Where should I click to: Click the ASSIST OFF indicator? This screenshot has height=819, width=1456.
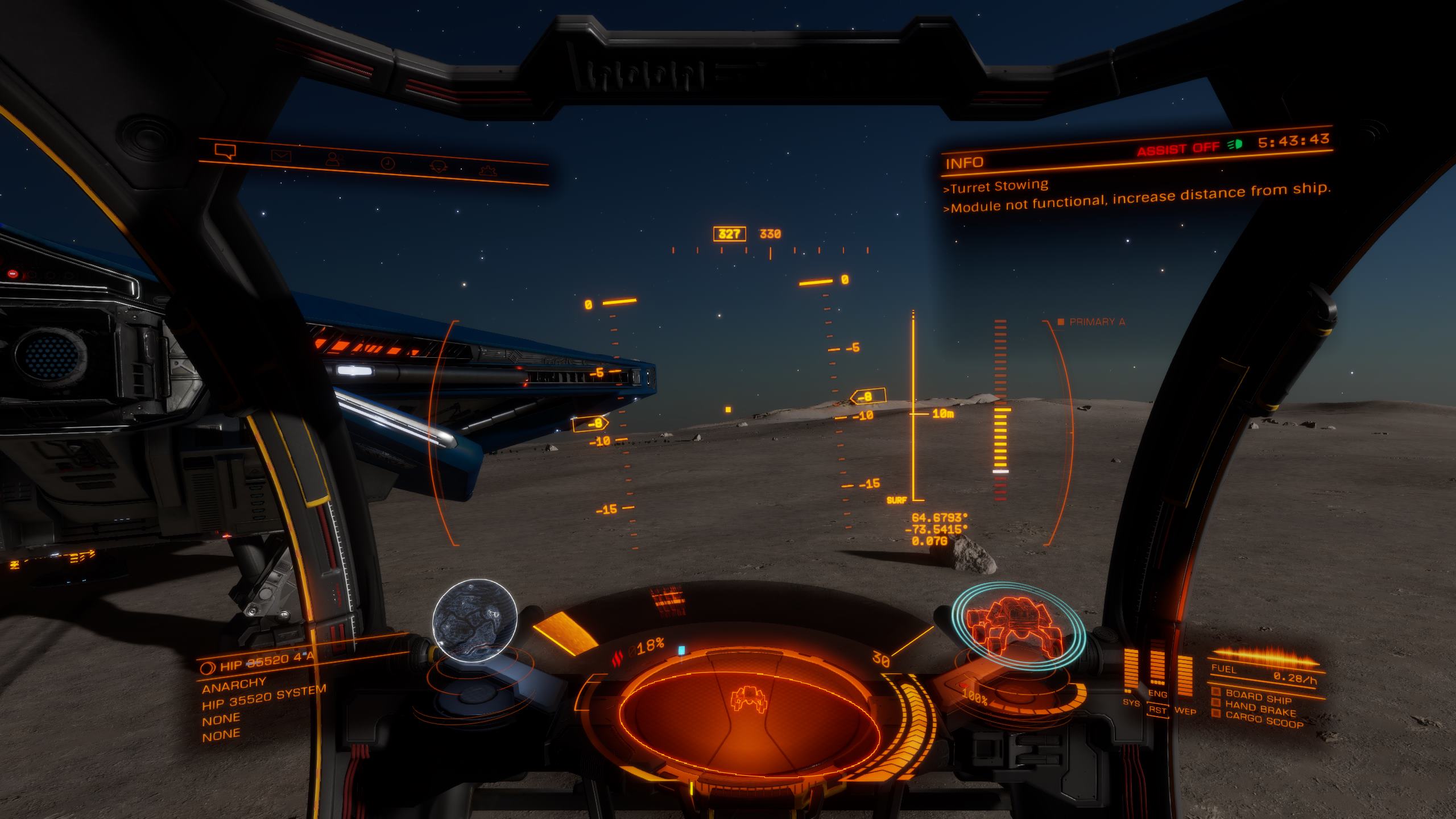[1177, 149]
